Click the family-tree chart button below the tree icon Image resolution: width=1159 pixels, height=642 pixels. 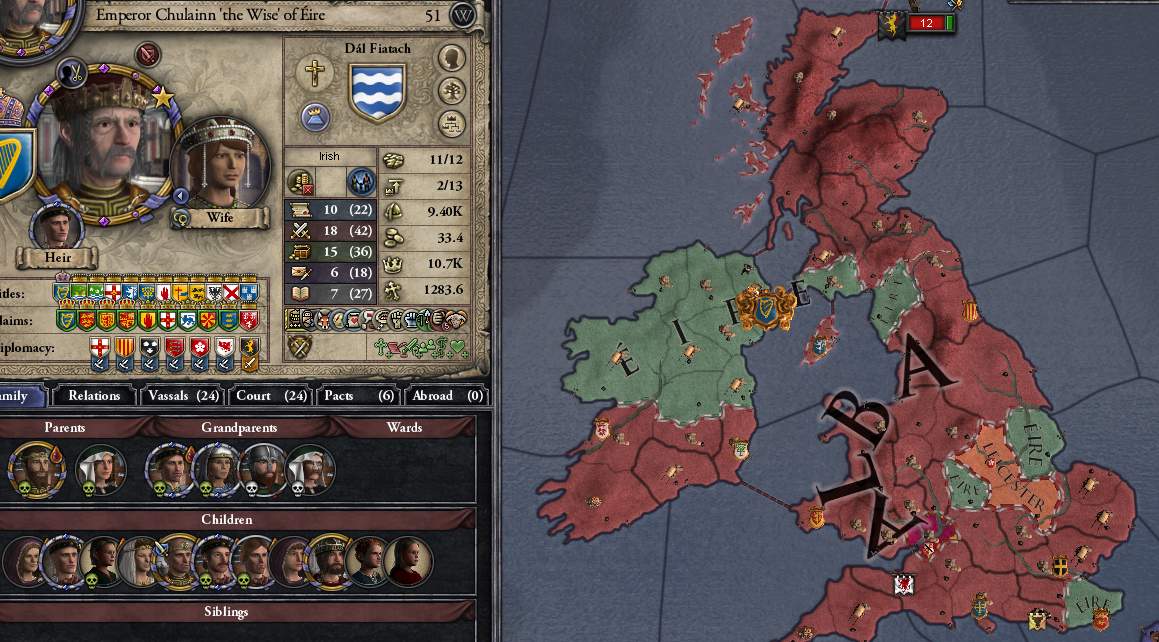point(452,124)
